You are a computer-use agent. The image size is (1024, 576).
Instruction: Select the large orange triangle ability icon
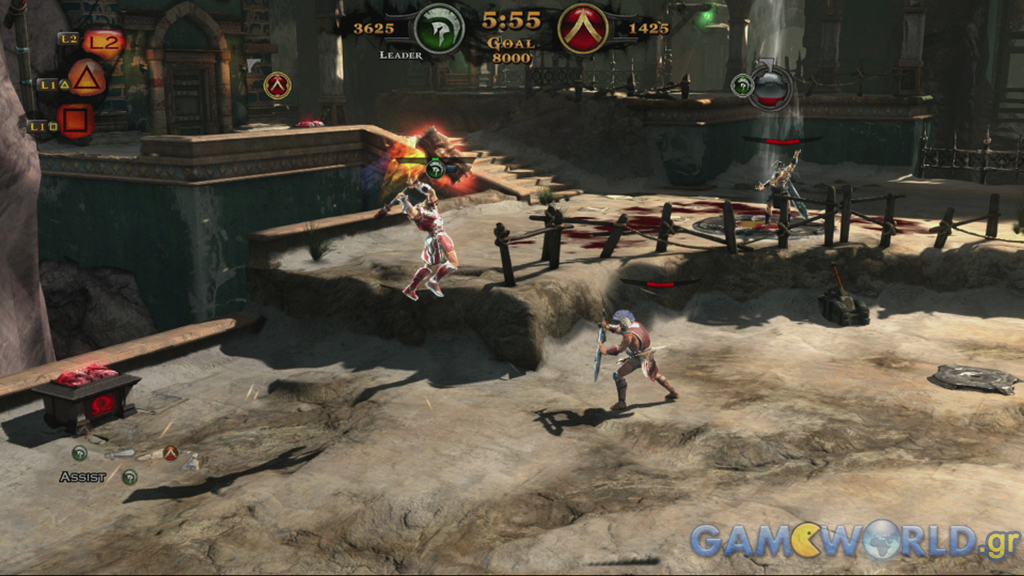(x=87, y=79)
